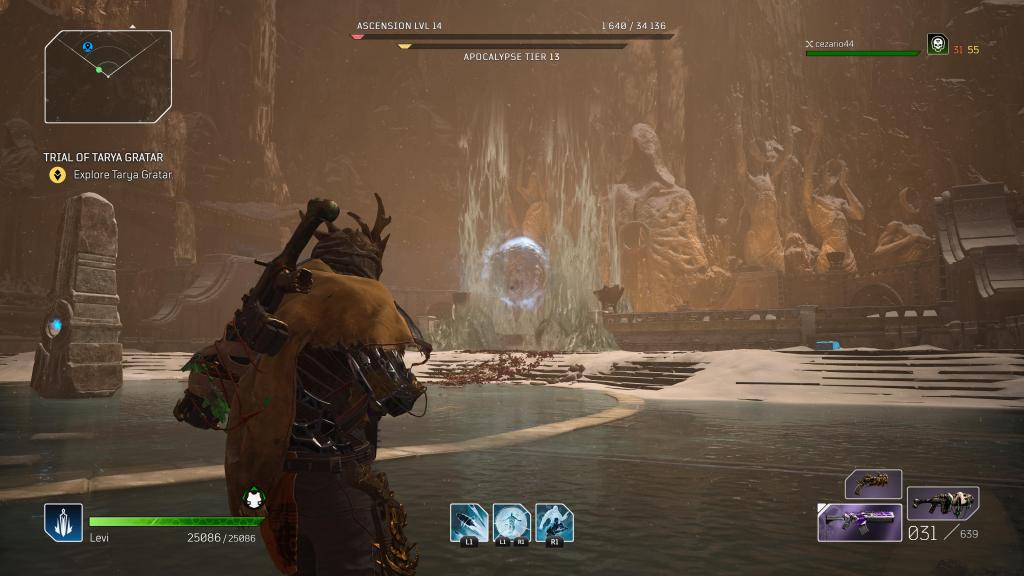Activate the ice shard ability
1024x576 pixels.
(468, 523)
